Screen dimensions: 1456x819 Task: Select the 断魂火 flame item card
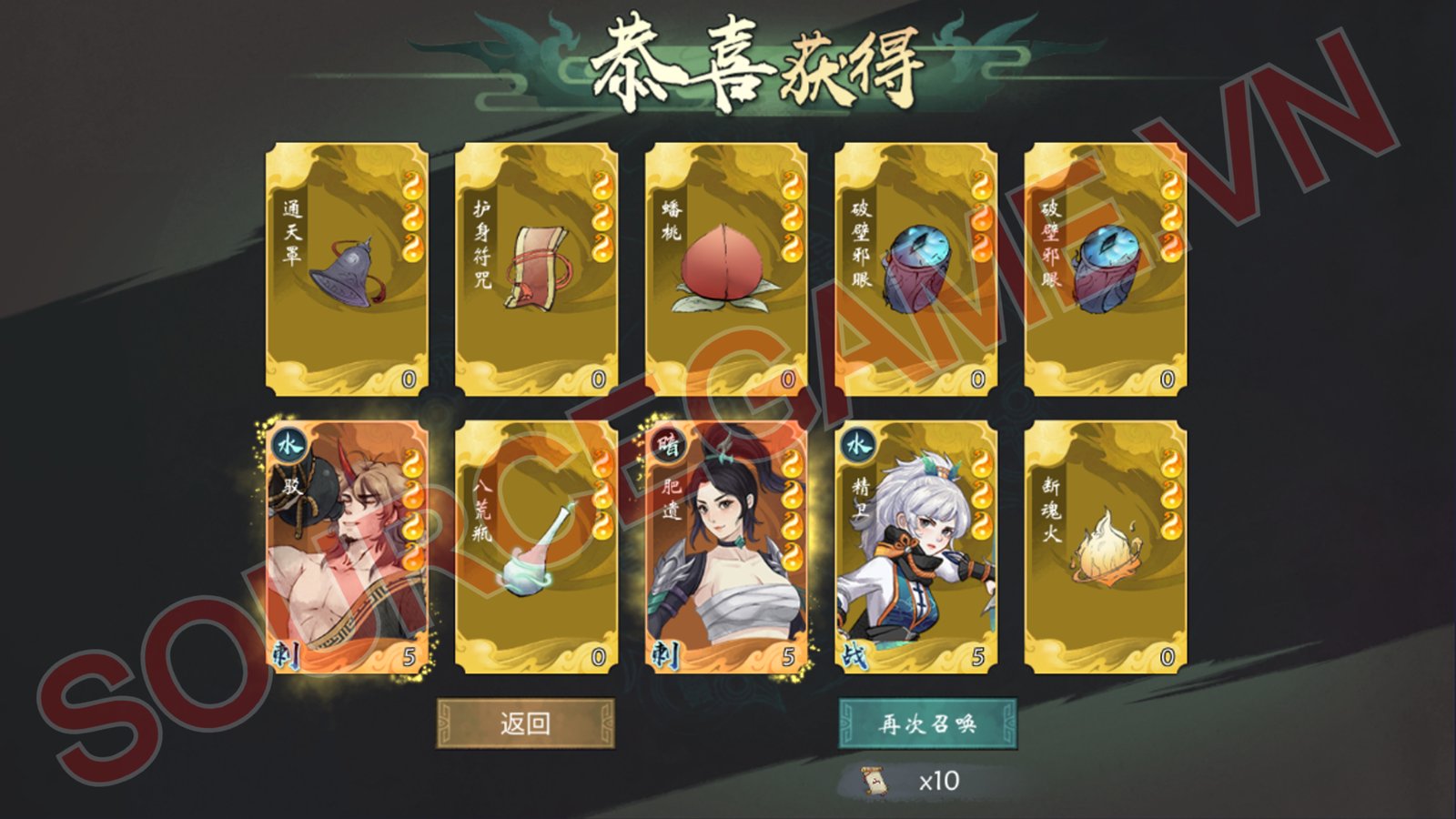(1106, 546)
